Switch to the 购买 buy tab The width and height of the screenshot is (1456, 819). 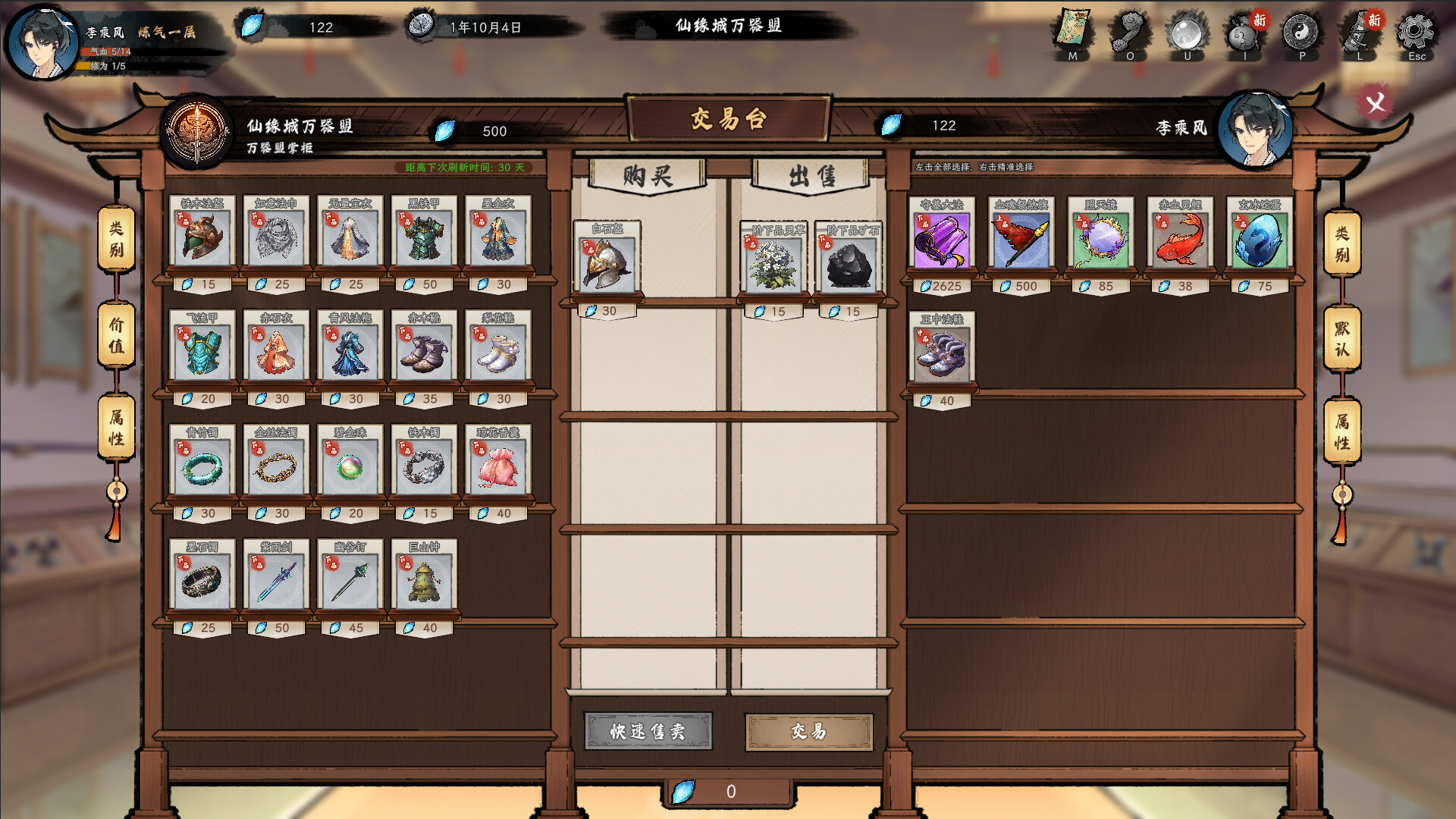[648, 176]
